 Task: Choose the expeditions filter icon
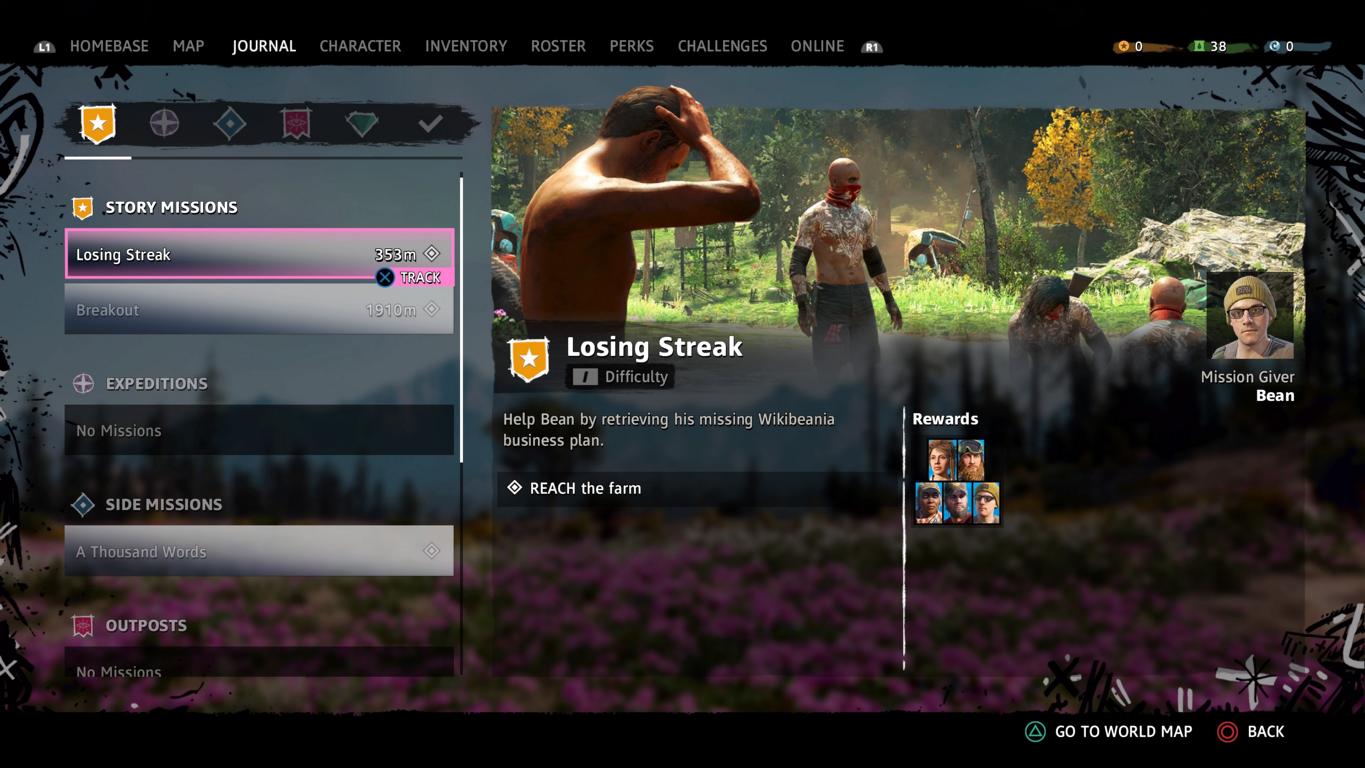coord(164,124)
